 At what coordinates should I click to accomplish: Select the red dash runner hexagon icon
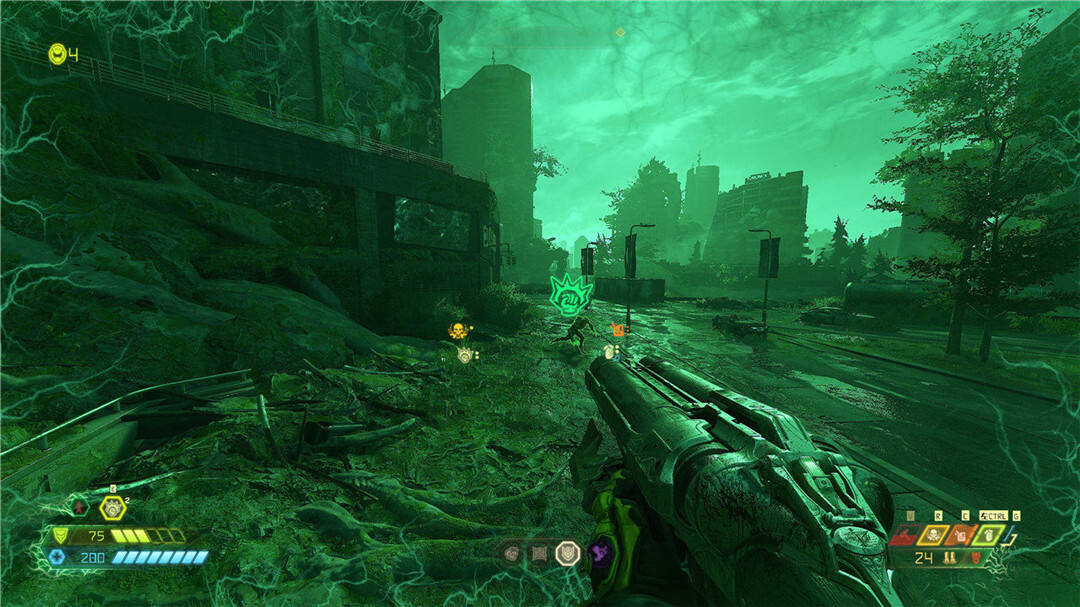(x=81, y=508)
